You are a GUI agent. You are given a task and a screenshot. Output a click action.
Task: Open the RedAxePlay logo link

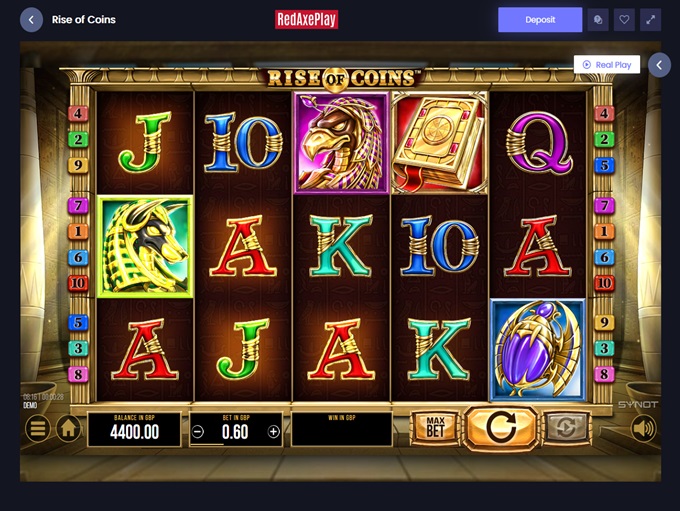point(305,19)
